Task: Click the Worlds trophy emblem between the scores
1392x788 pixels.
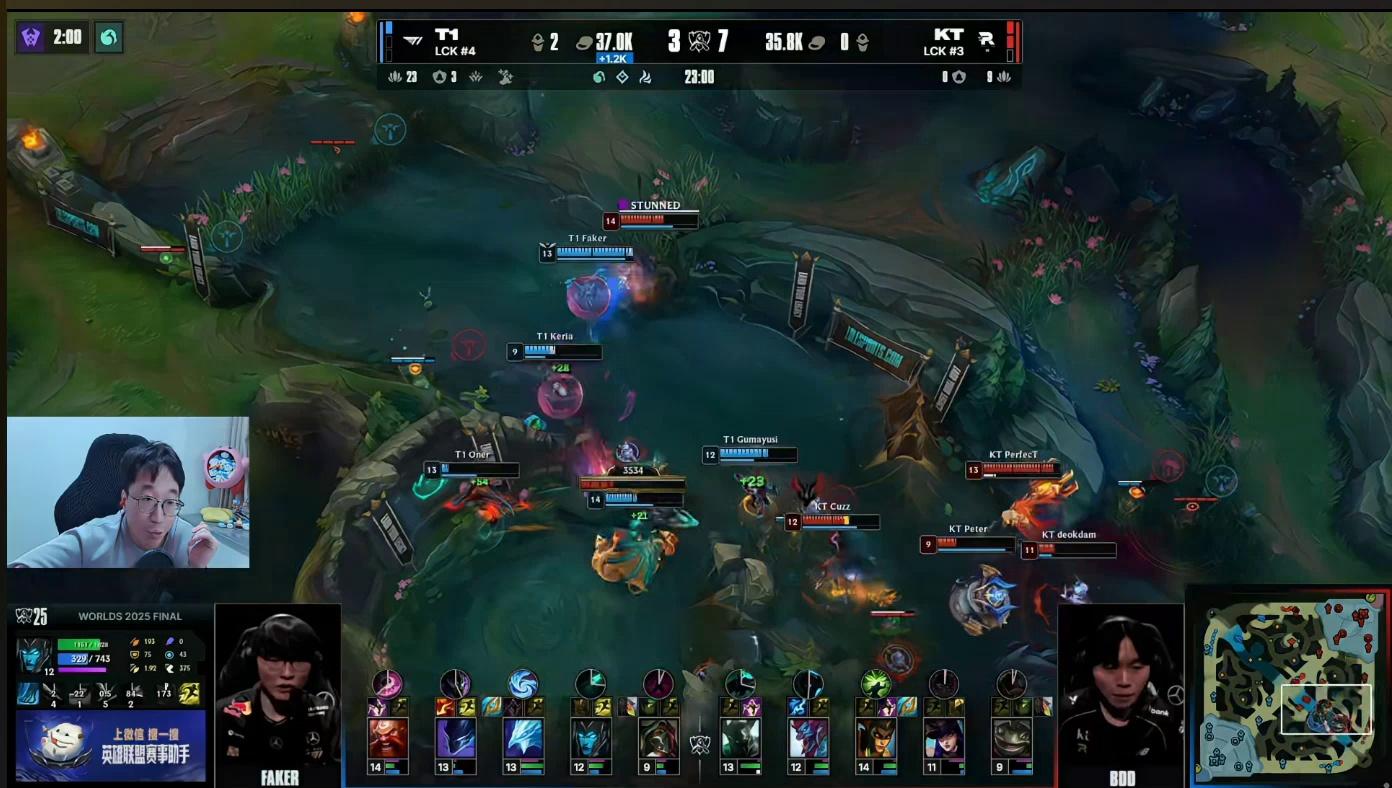Action: tap(699, 42)
